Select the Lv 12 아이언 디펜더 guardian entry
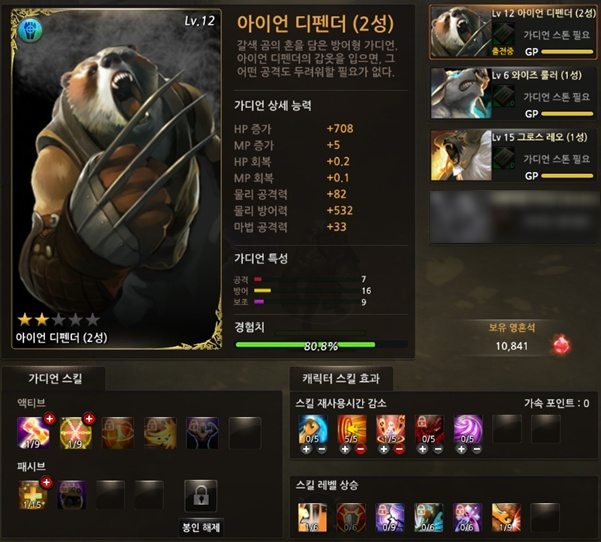 point(512,31)
